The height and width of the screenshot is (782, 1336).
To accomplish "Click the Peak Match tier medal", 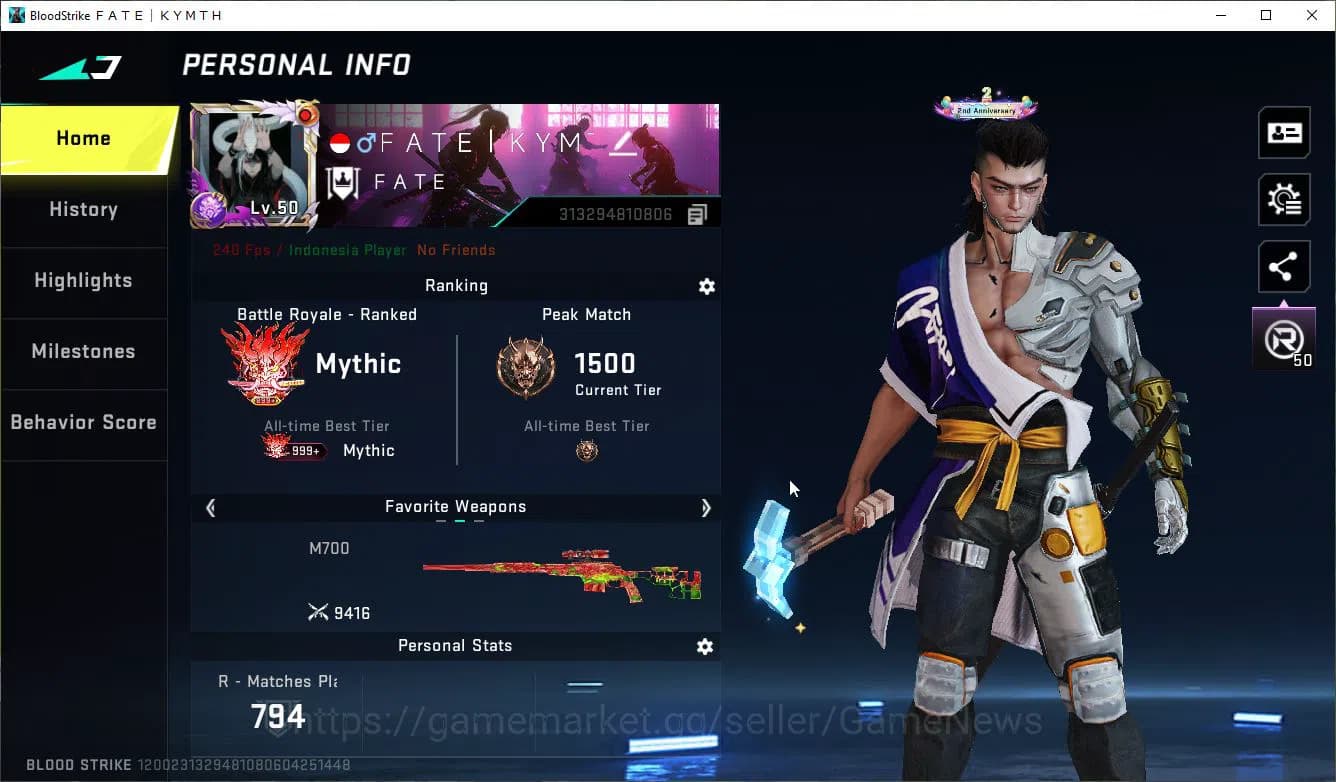I will [526, 366].
